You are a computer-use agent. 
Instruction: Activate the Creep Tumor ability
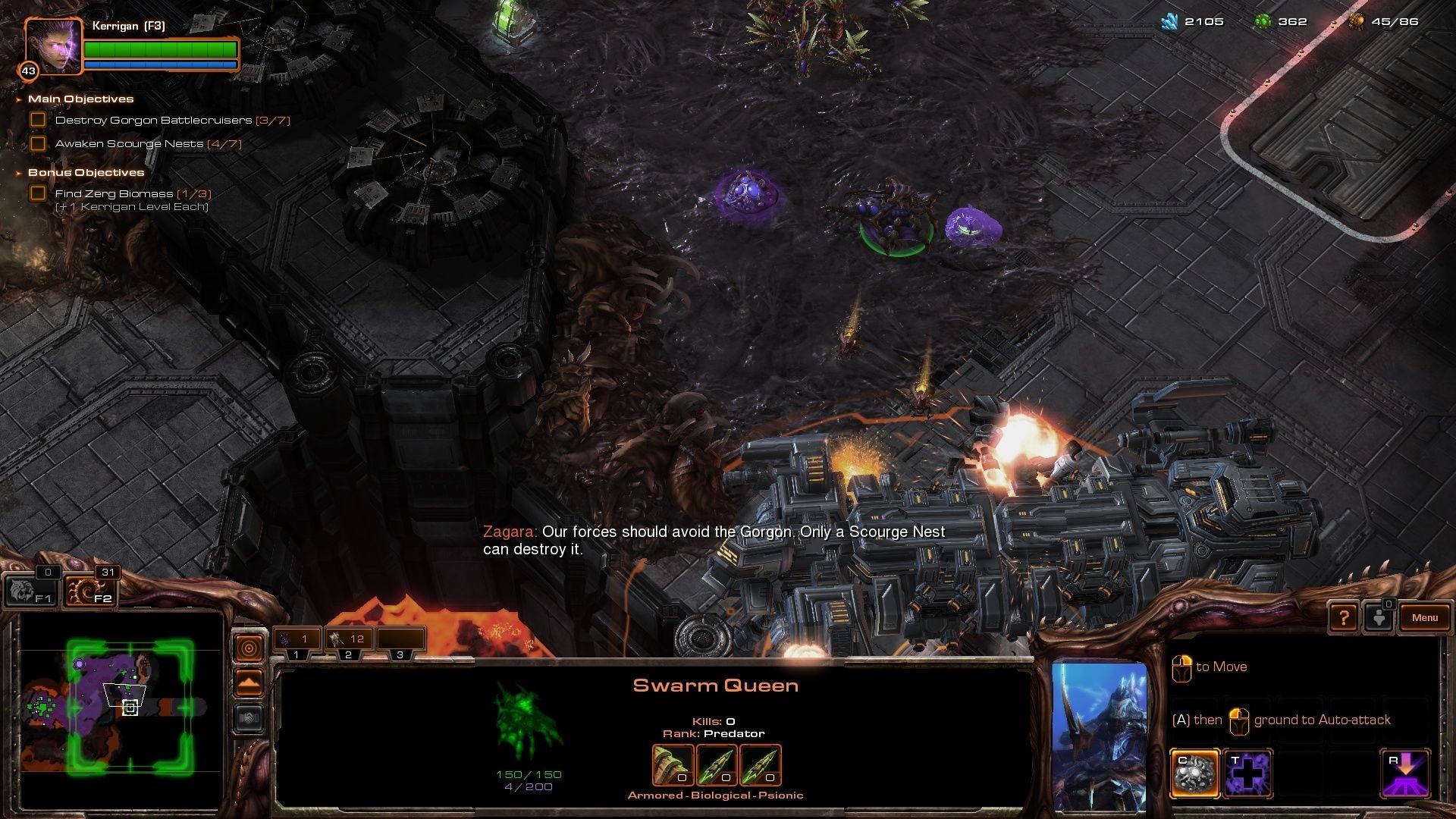coord(1195,773)
